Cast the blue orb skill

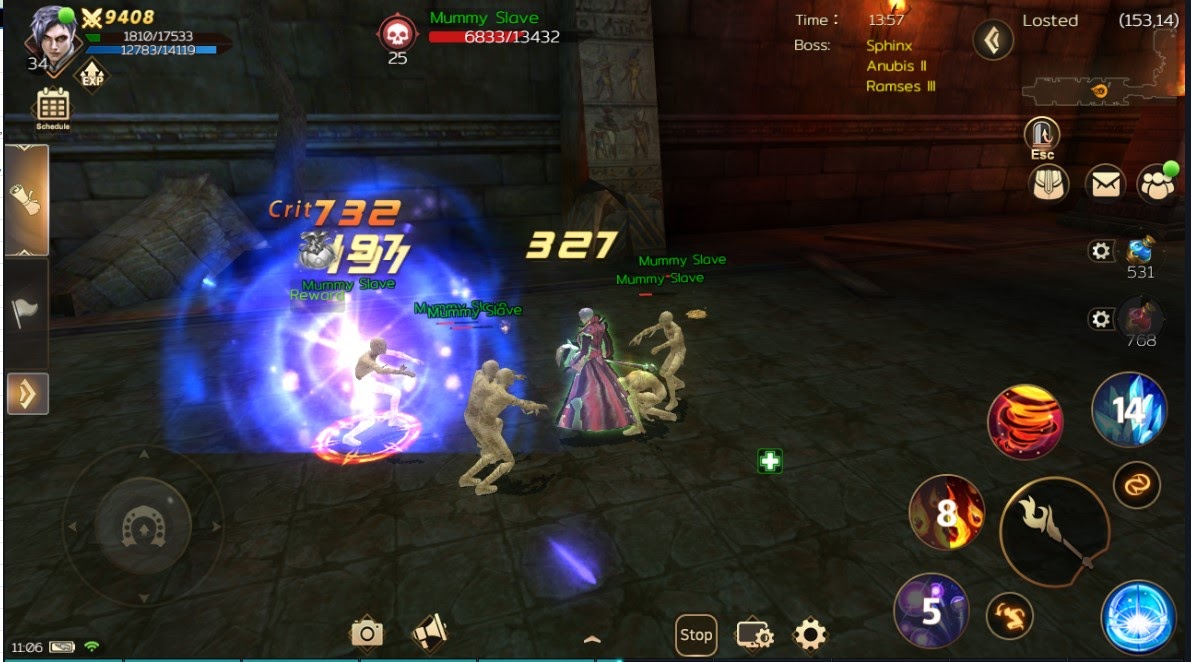tap(1138, 616)
